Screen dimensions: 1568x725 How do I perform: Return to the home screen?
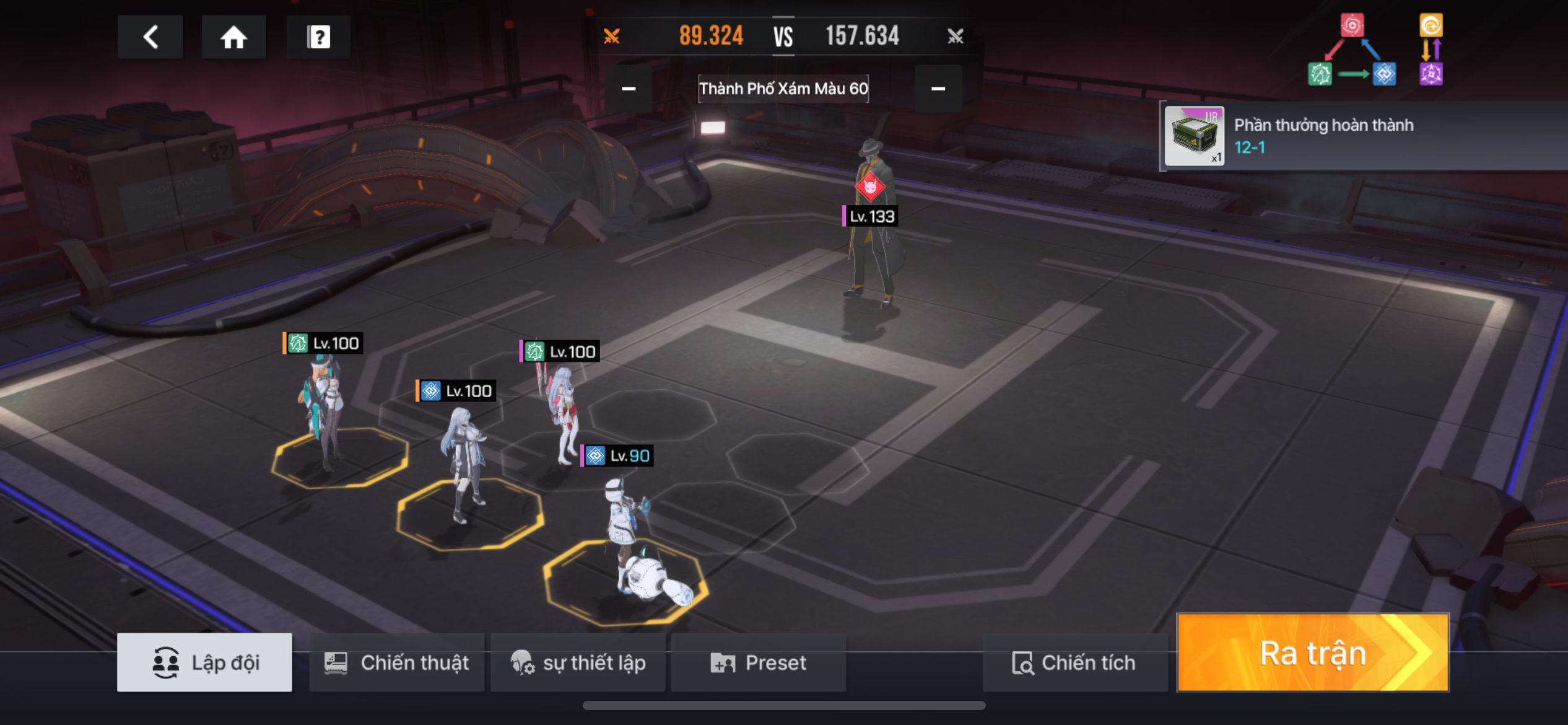pos(233,37)
